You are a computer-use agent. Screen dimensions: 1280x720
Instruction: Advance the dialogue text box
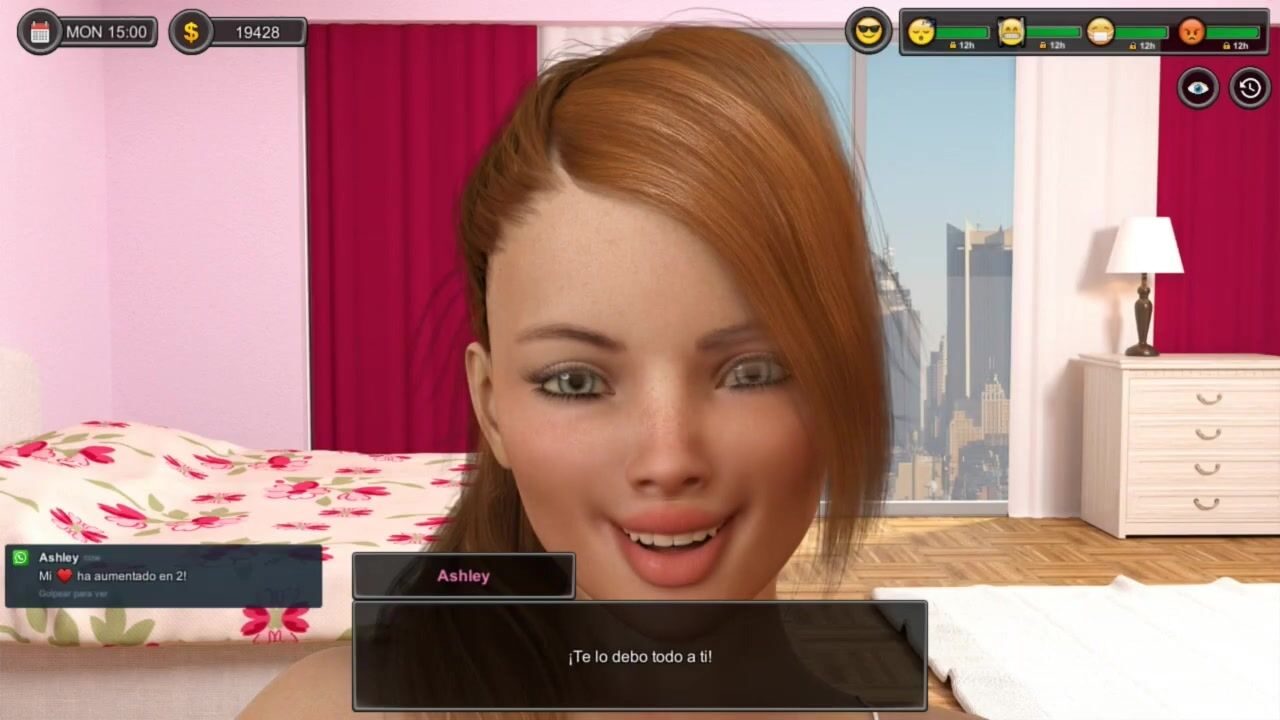639,656
